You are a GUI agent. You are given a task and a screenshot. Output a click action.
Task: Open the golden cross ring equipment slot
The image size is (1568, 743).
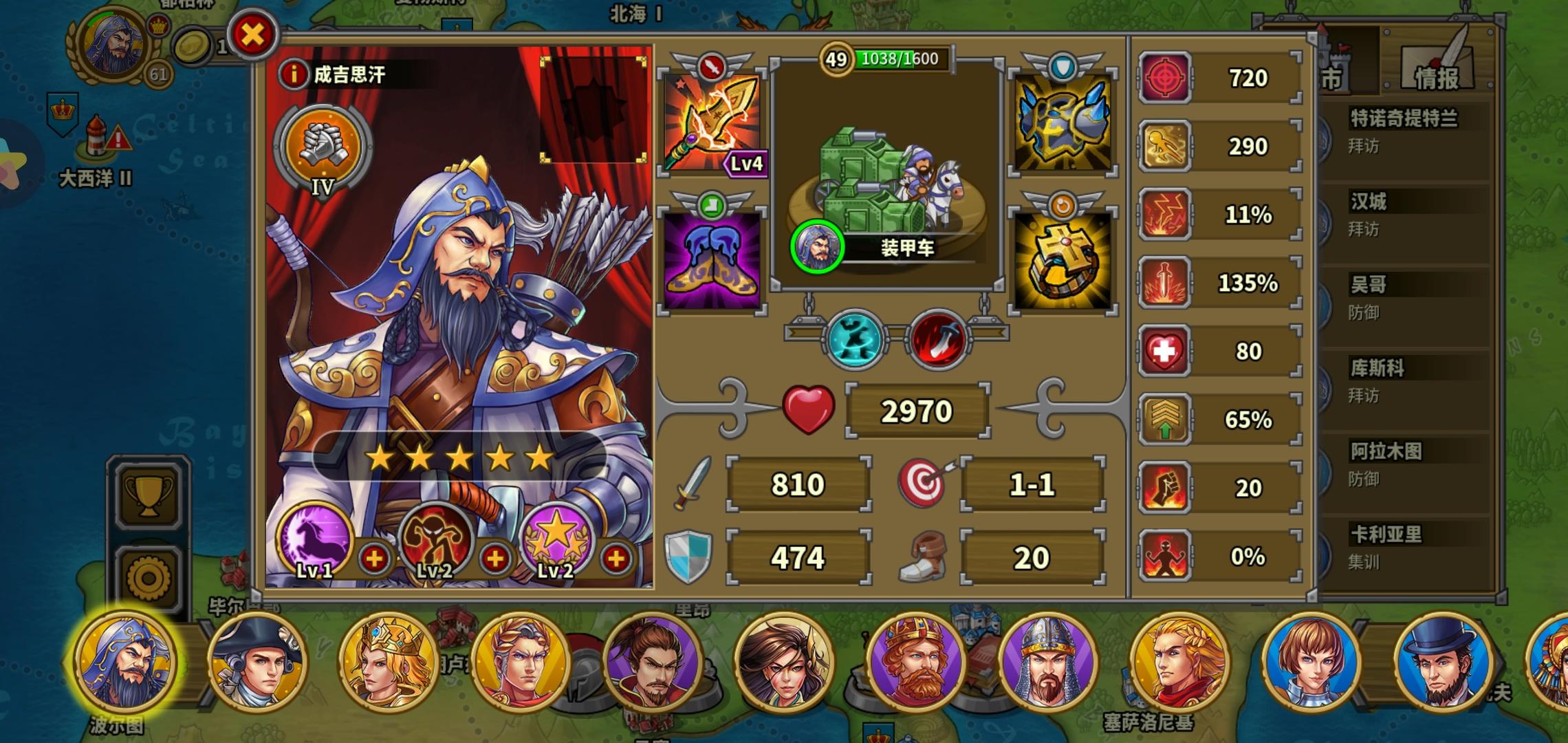(1063, 258)
